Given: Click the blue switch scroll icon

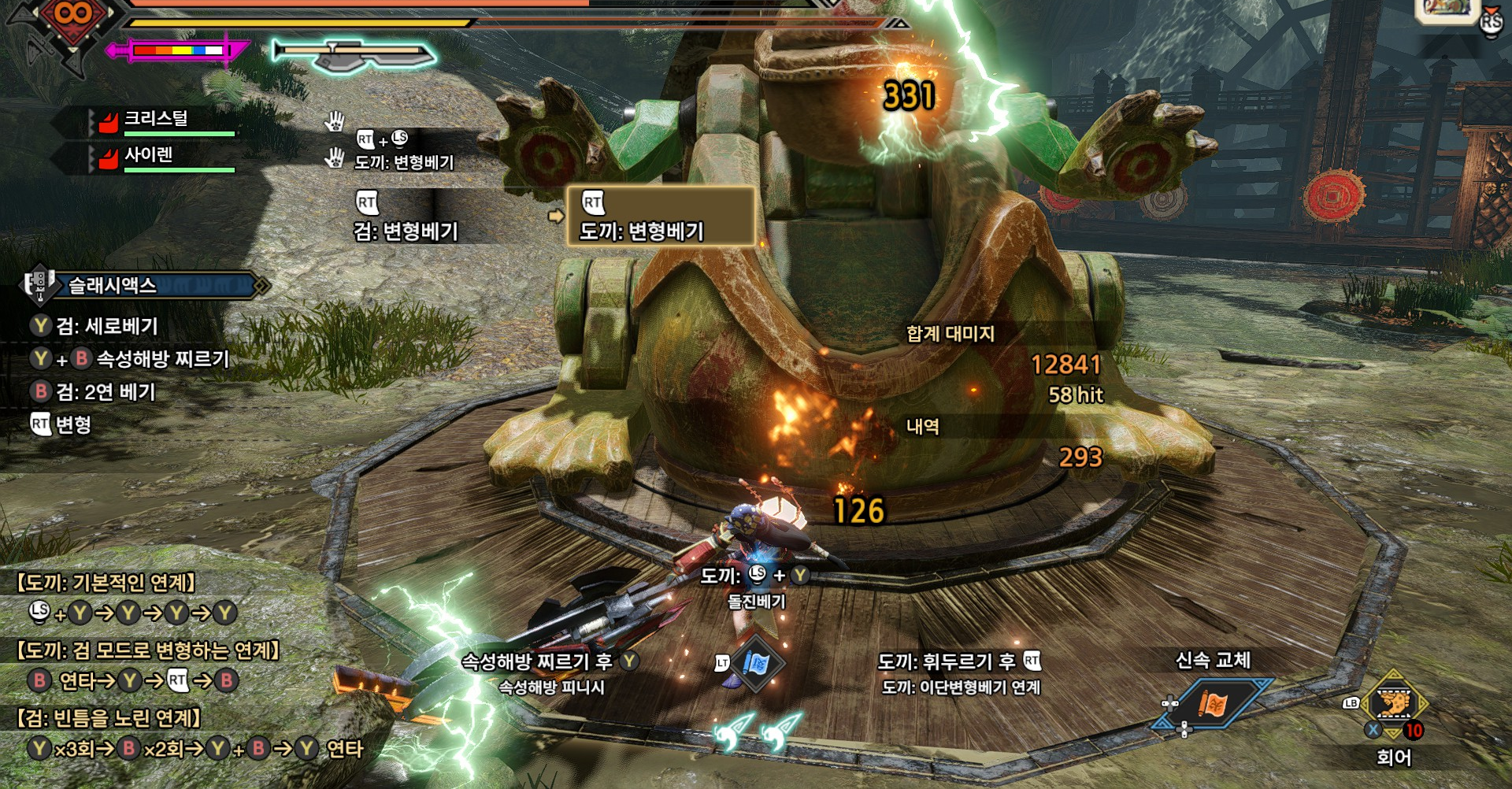Looking at the screenshot, I should (x=757, y=664).
